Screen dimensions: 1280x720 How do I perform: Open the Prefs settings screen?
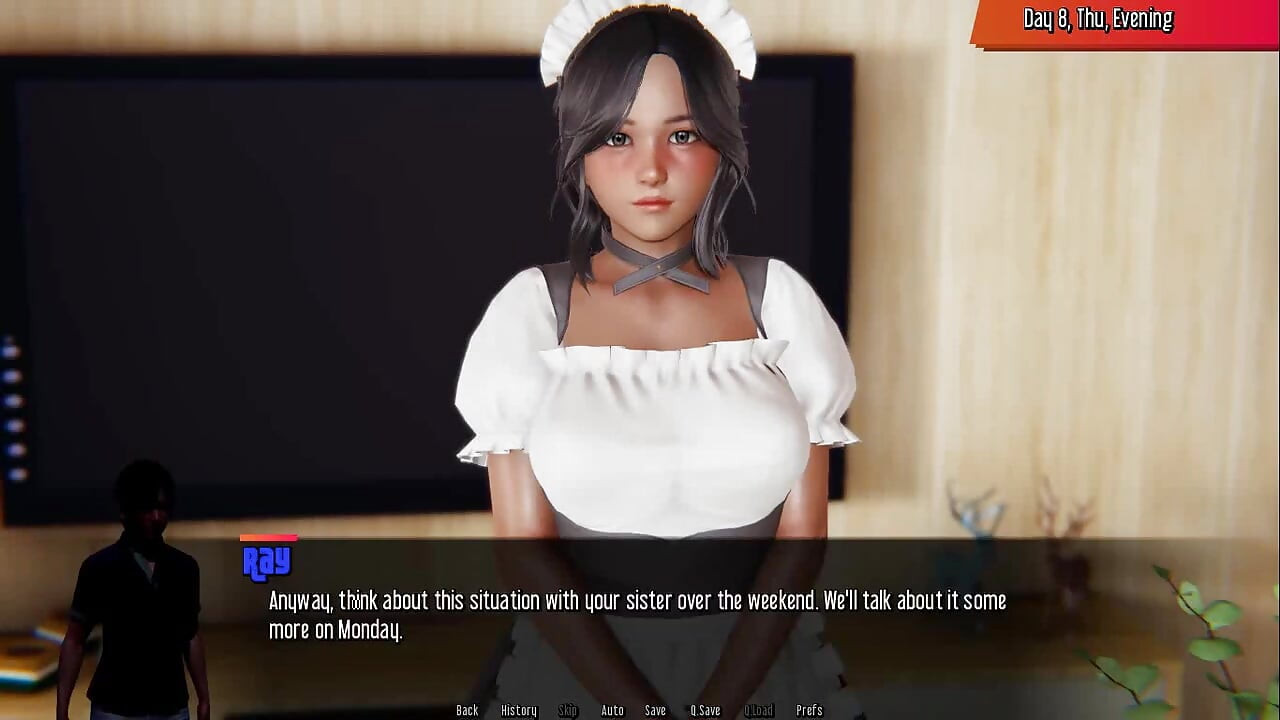[x=809, y=710]
